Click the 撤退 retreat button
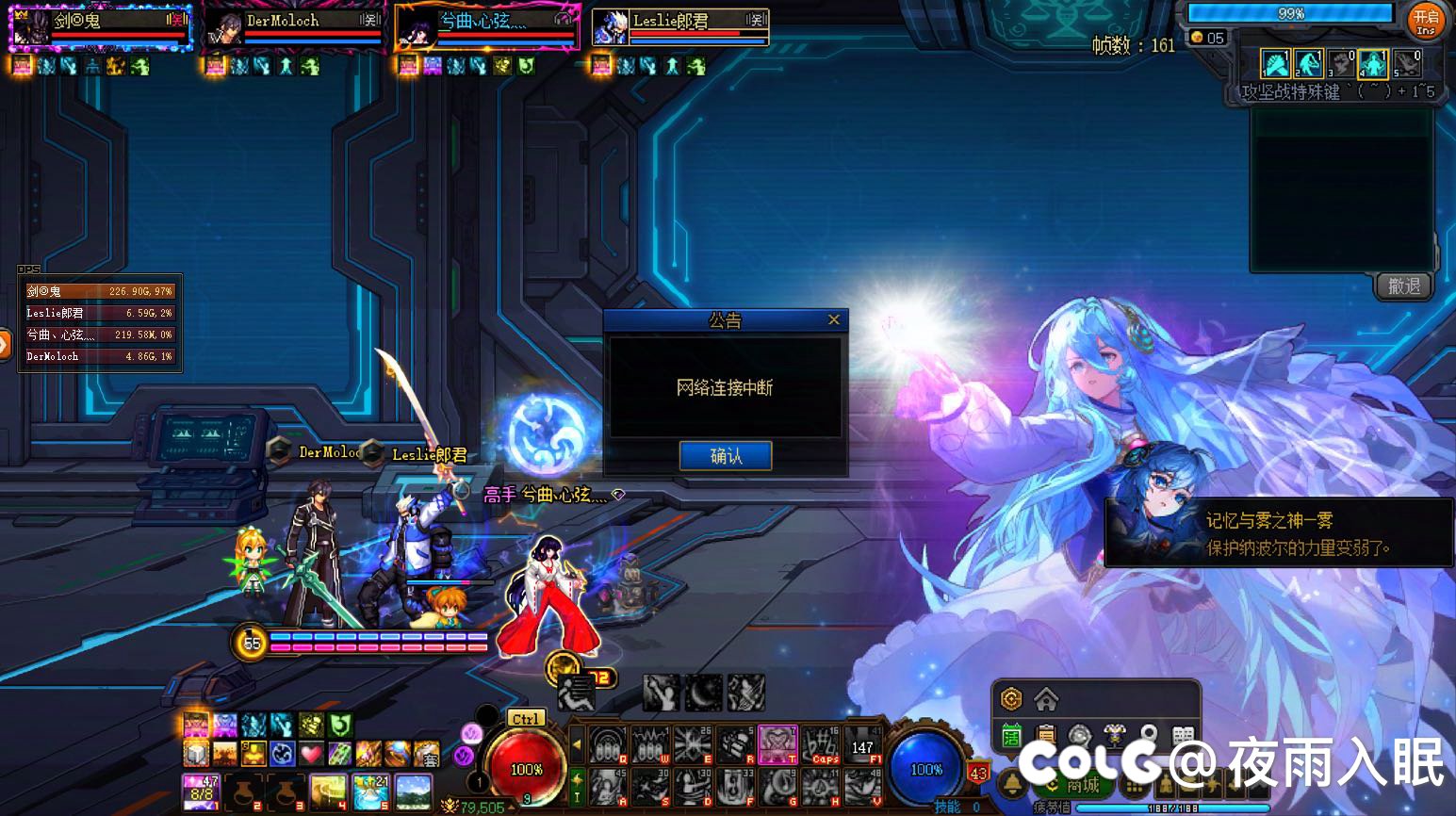Screen dimensions: 1456x816 [x=1403, y=286]
